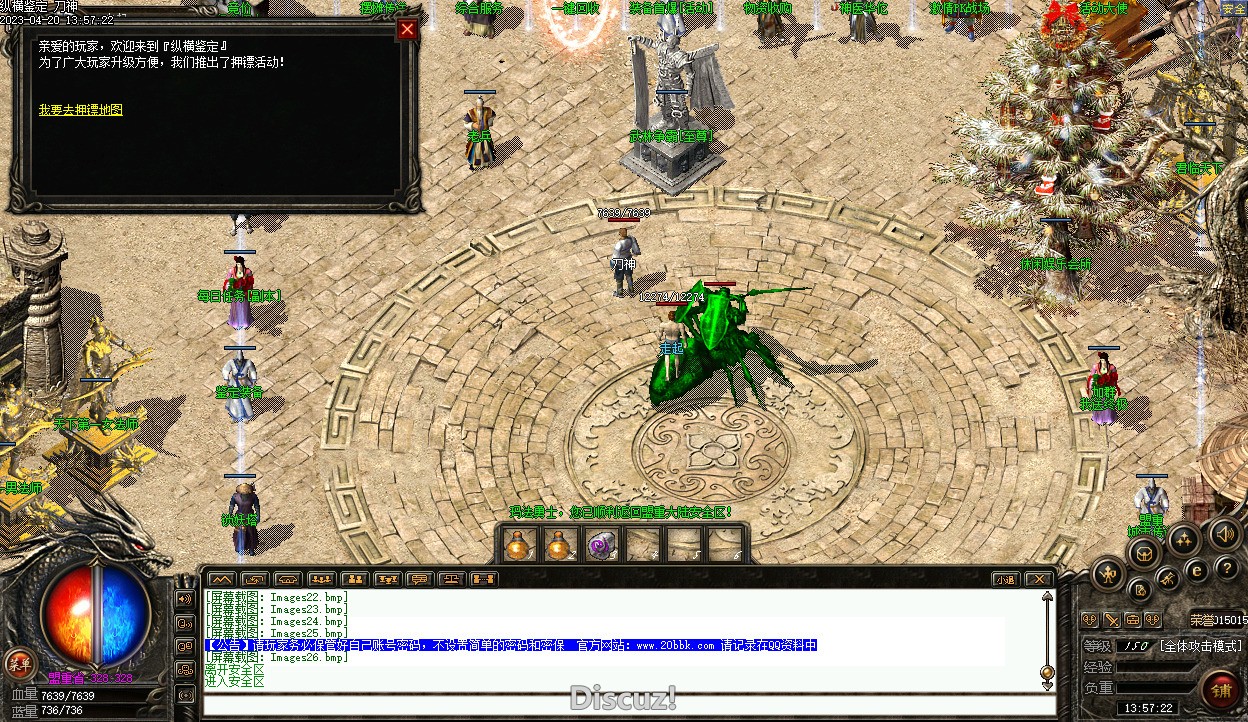Click the 荣誉 honor button
The height and width of the screenshot is (722, 1248).
click(1203, 620)
